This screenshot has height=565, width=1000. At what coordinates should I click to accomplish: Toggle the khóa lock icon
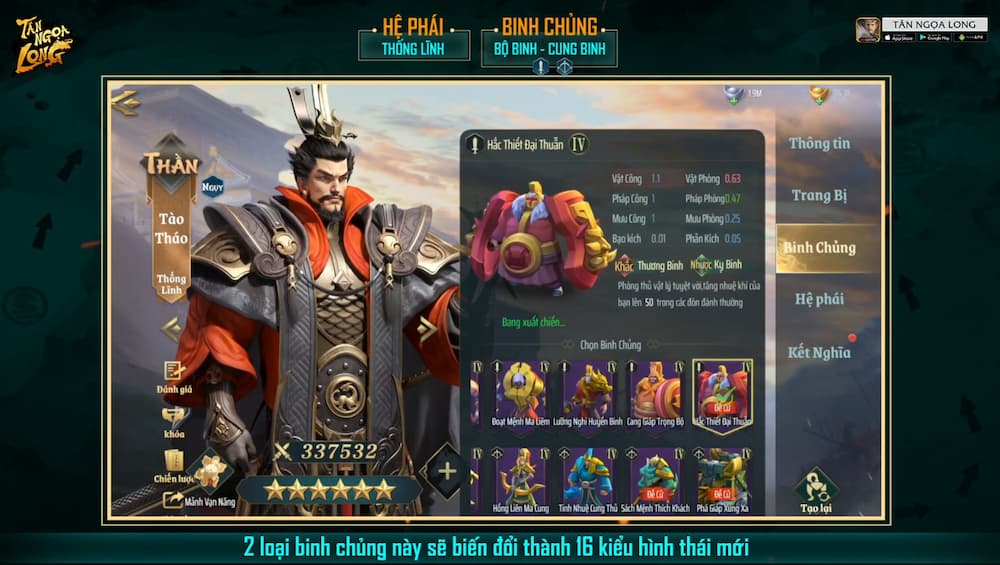[x=174, y=418]
